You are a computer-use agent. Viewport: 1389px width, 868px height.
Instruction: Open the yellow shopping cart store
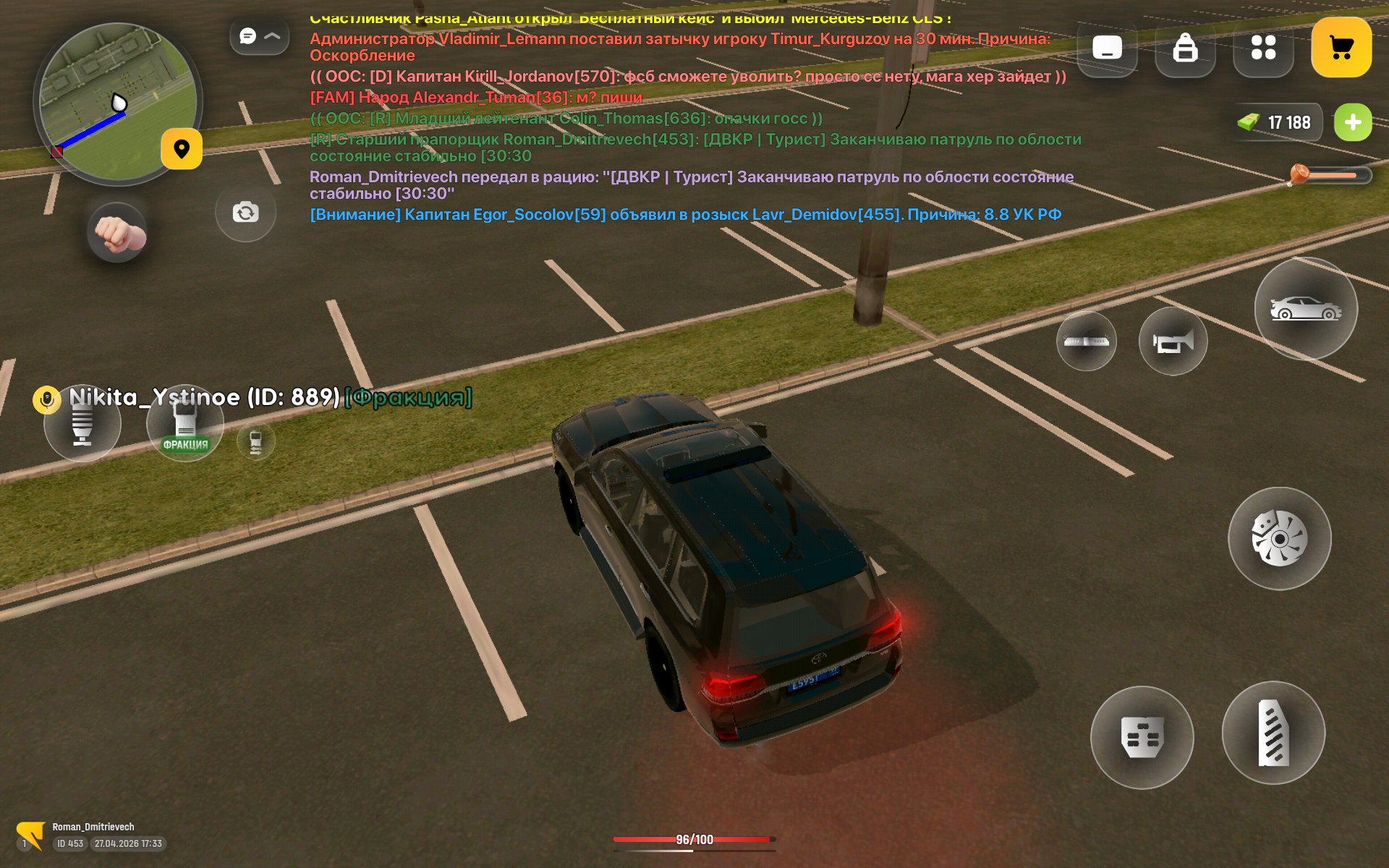click(x=1341, y=48)
